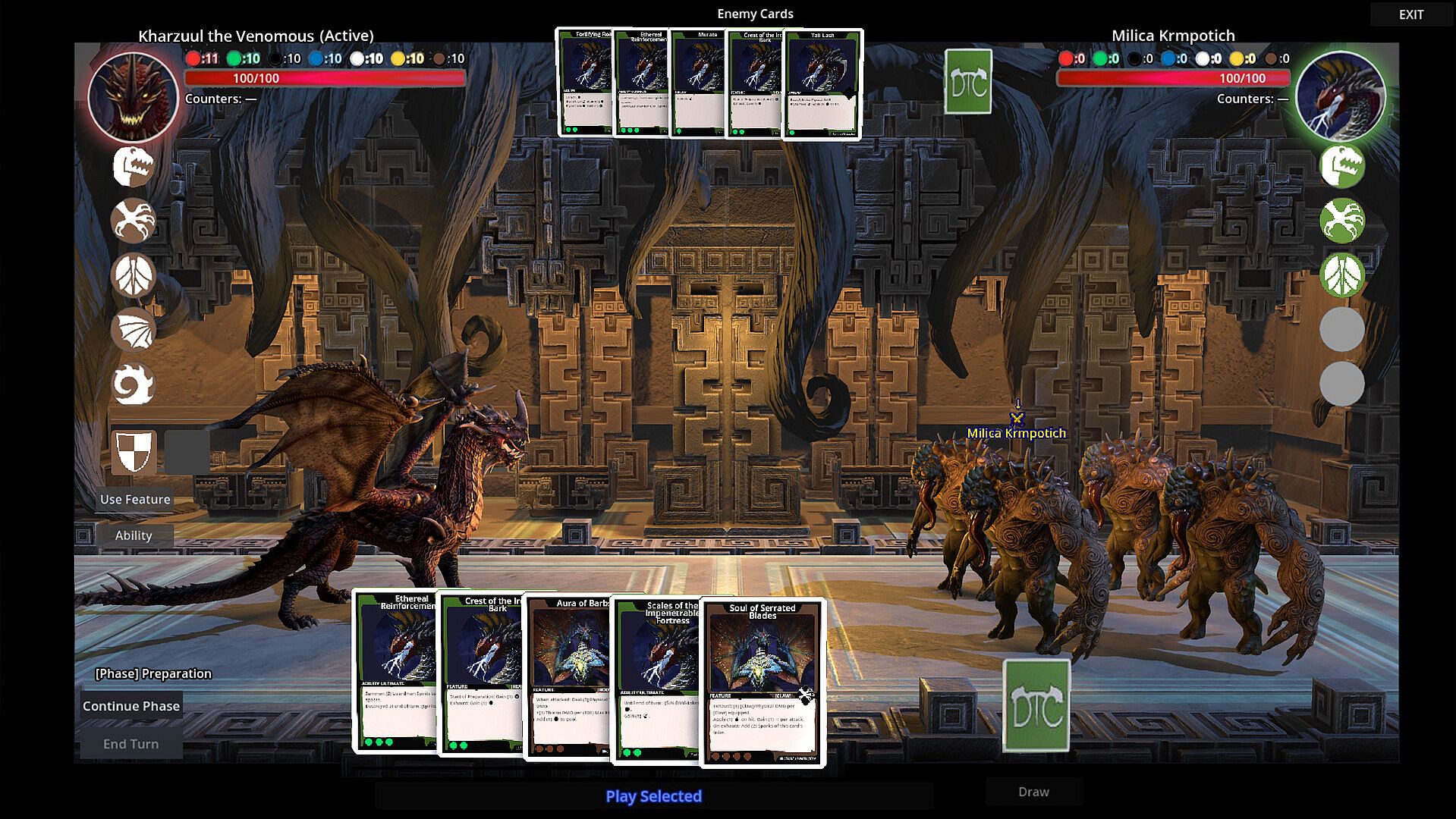Select Kharzuul's dragon head bite icon
1456x819 pixels.
(x=134, y=166)
